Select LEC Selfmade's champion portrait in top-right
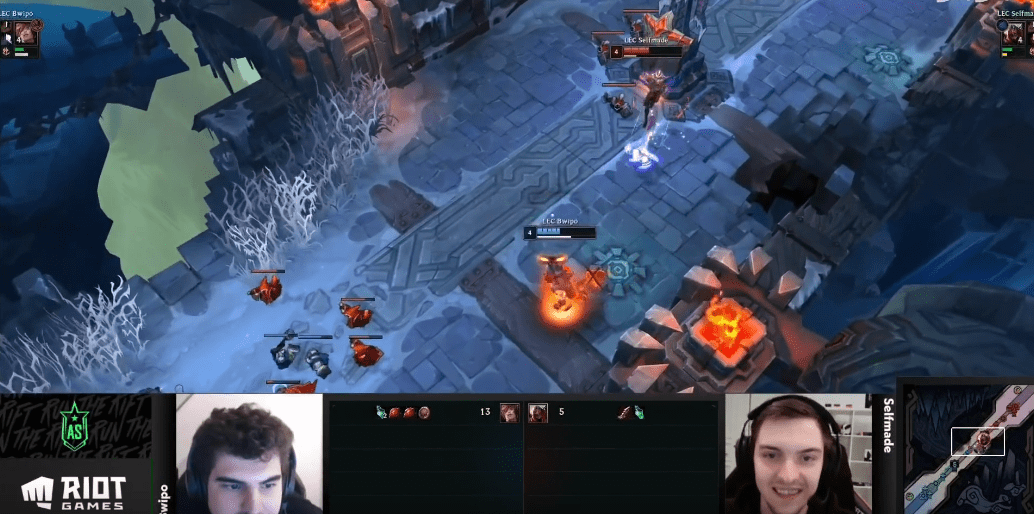 pyautogui.click(x=1015, y=34)
